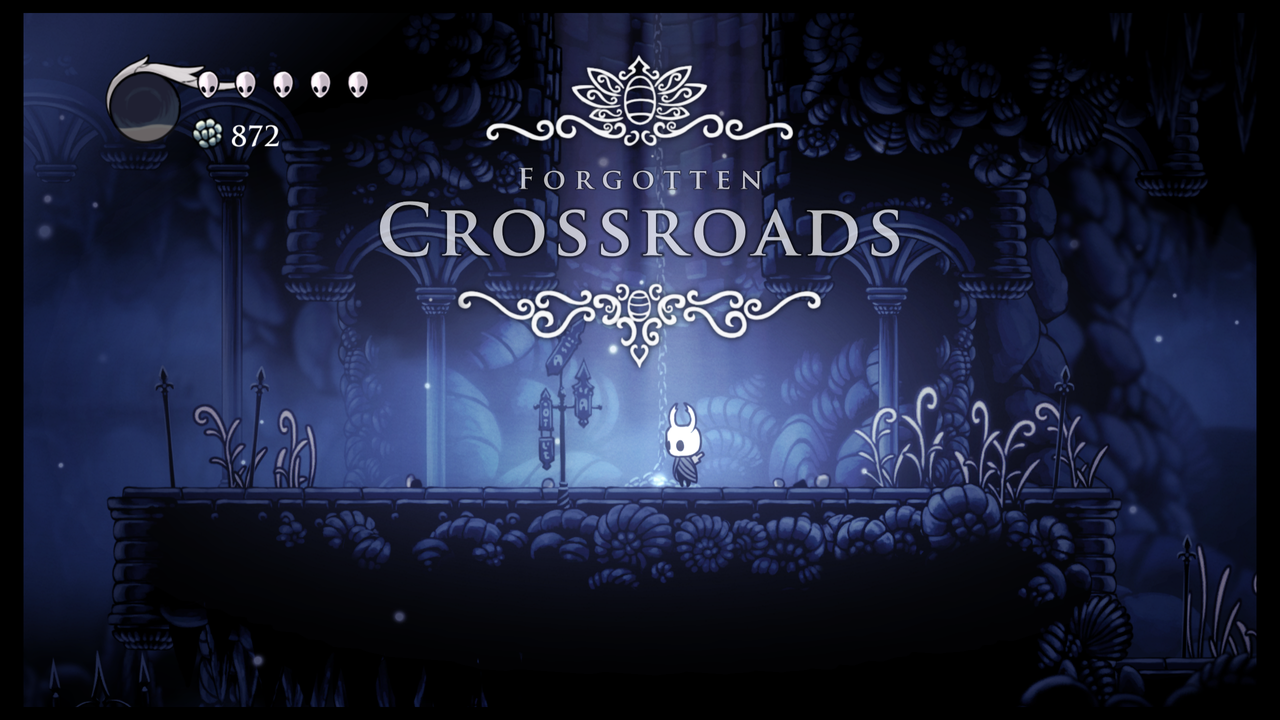
Task: Select the last health mask icon
Action: [x=360, y=85]
